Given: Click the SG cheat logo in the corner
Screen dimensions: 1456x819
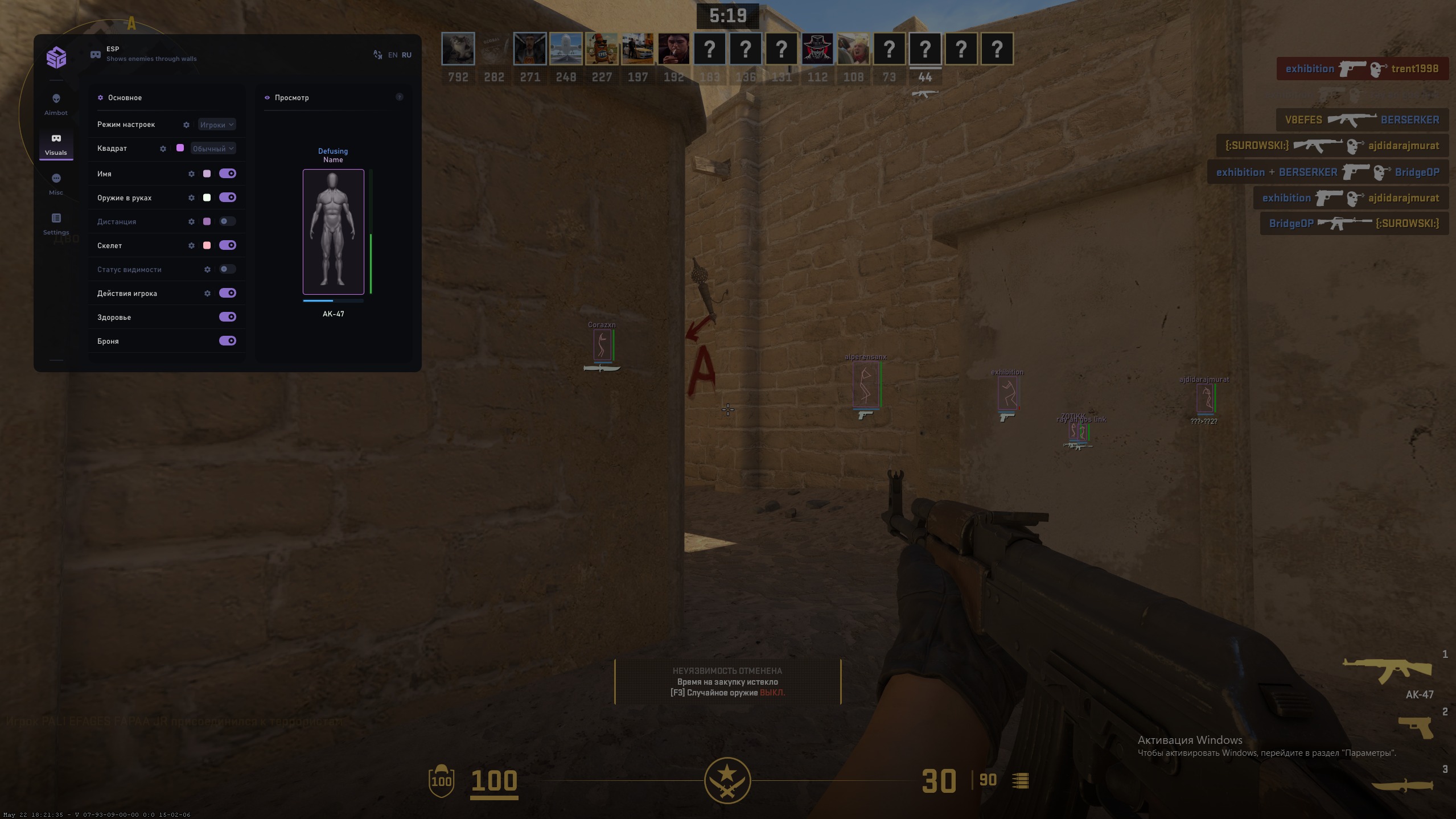Looking at the screenshot, I should pyautogui.click(x=56, y=57).
